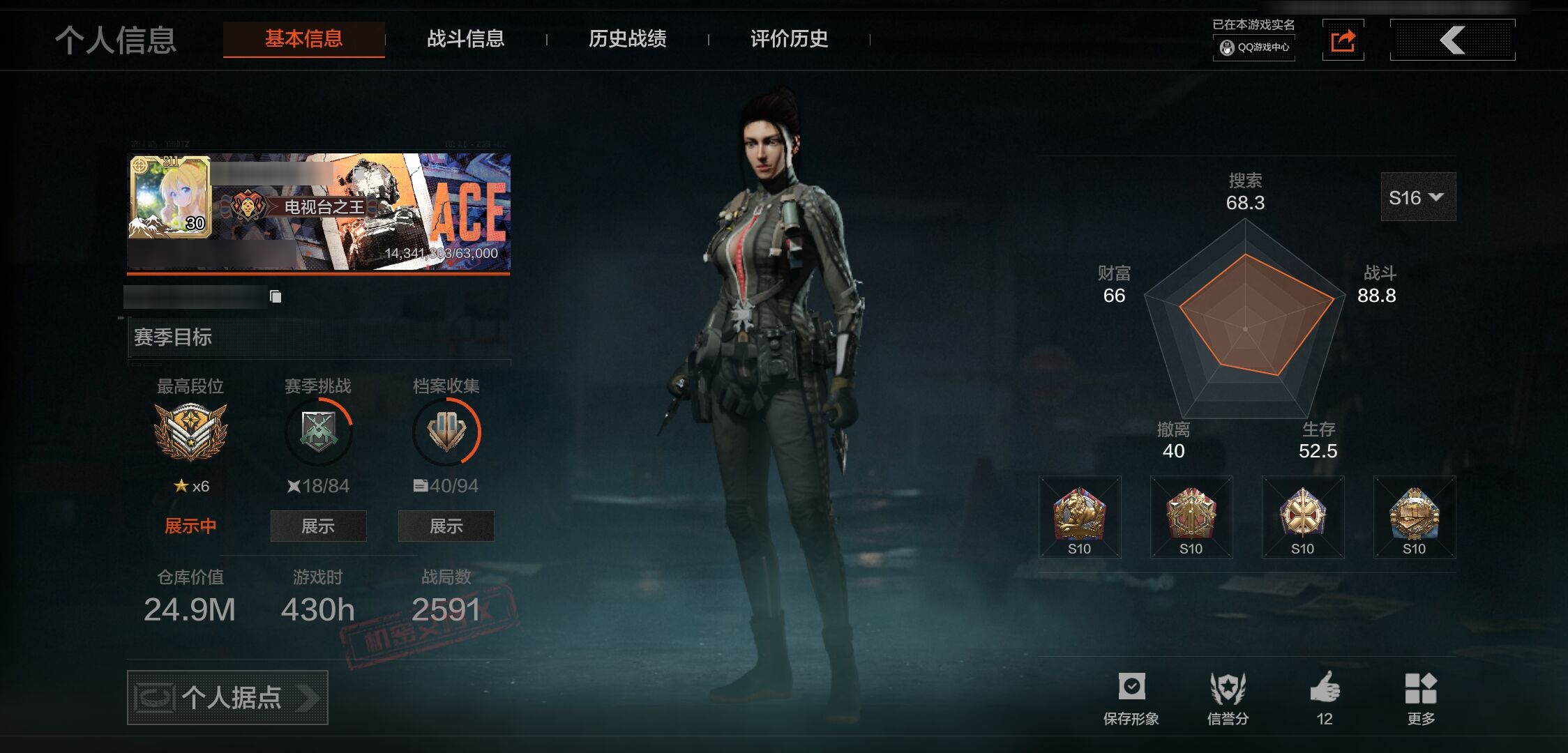Copy the player ID using the copy icon
The height and width of the screenshot is (753, 1568).
[276, 297]
